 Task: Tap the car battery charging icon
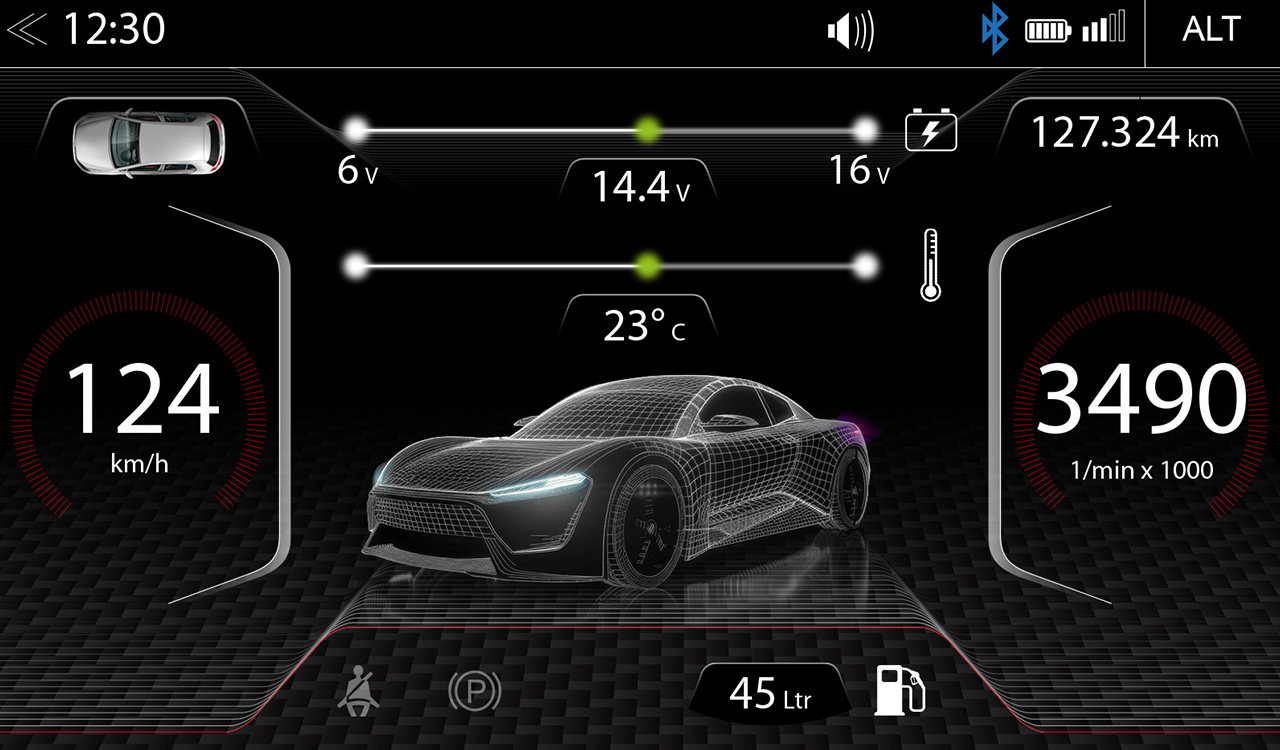[x=931, y=132]
